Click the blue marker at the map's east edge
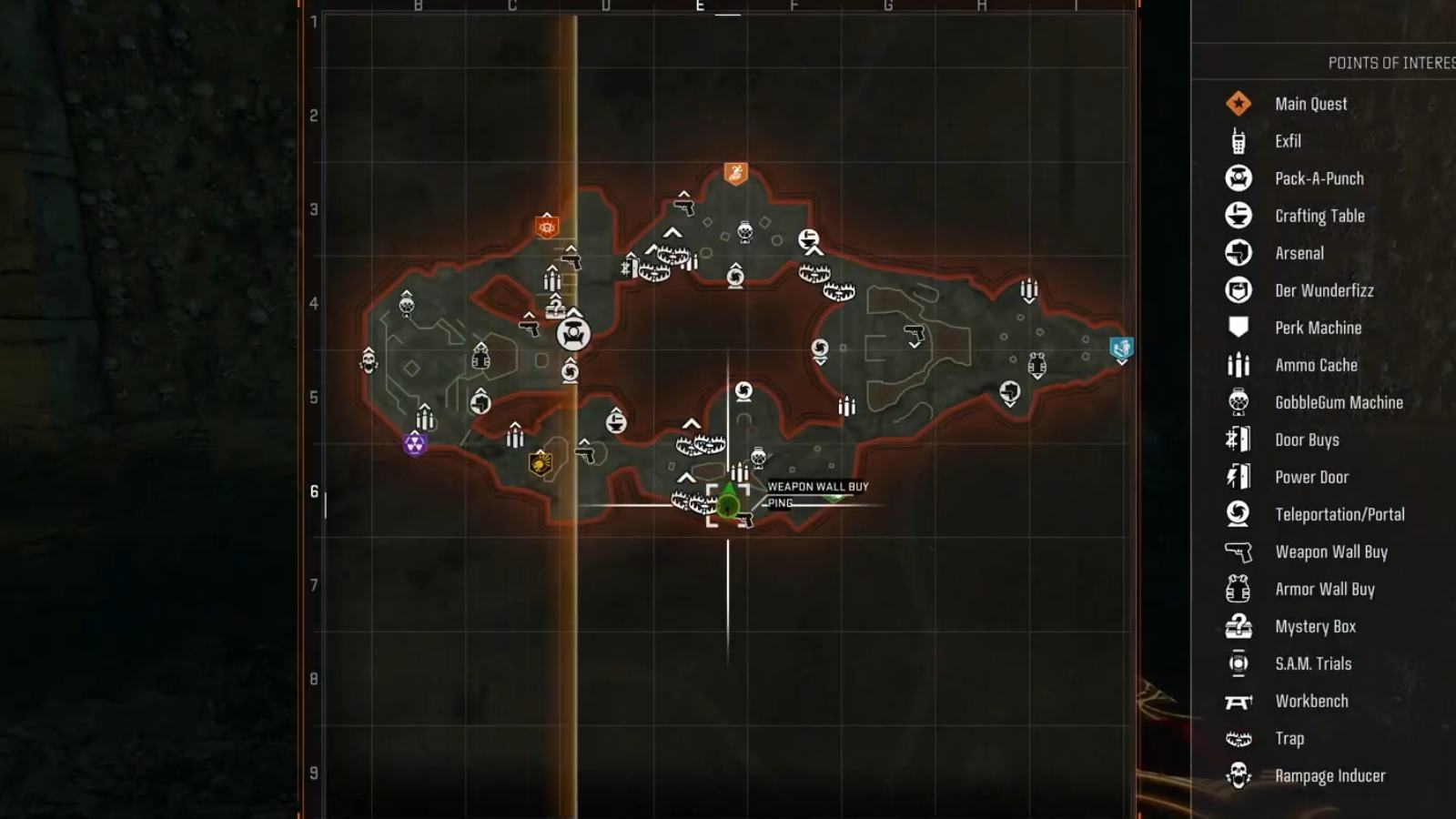 [1121, 349]
